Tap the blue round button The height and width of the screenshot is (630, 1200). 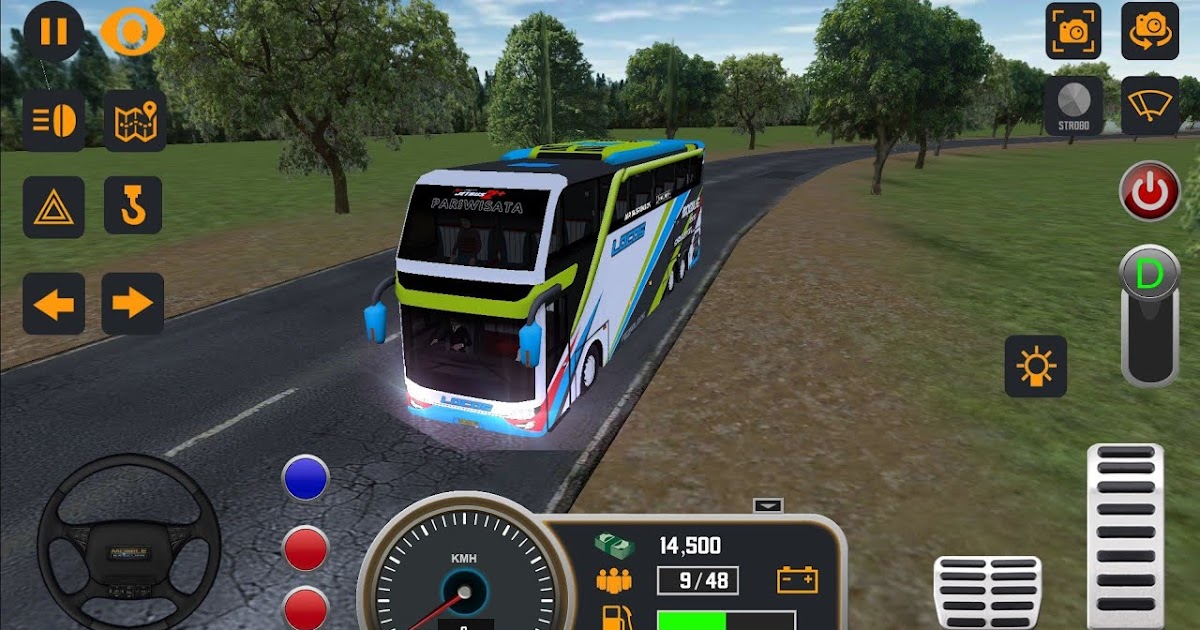pyautogui.click(x=306, y=478)
